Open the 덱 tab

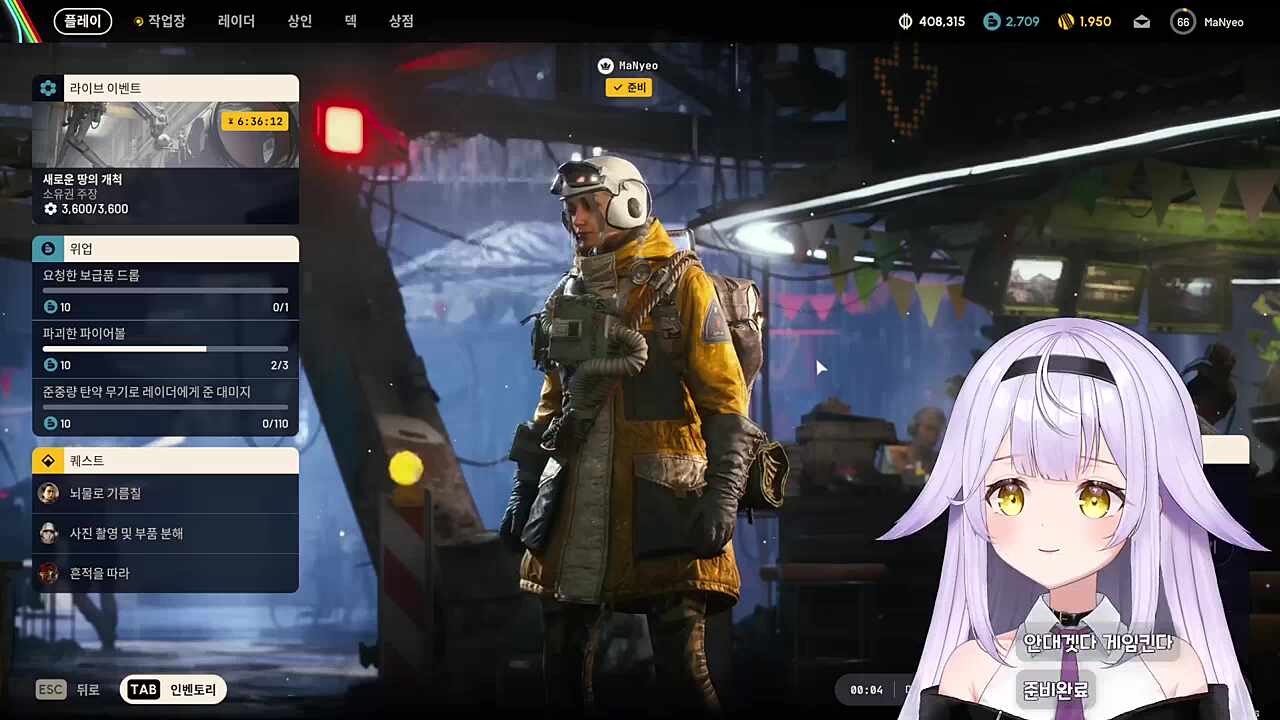coord(351,21)
